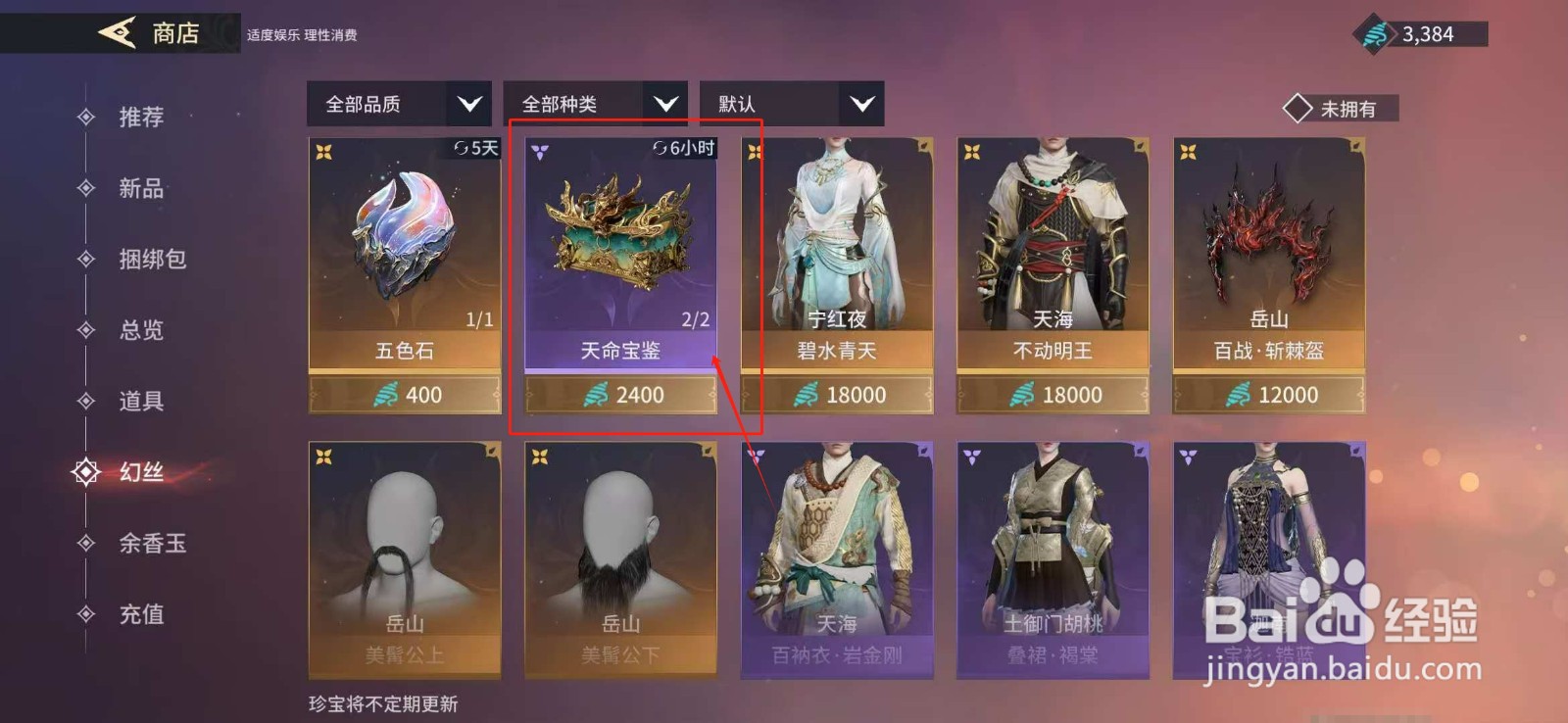Open the 全部品质 quality dropdown
The image size is (1568, 723).
(x=397, y=104)
